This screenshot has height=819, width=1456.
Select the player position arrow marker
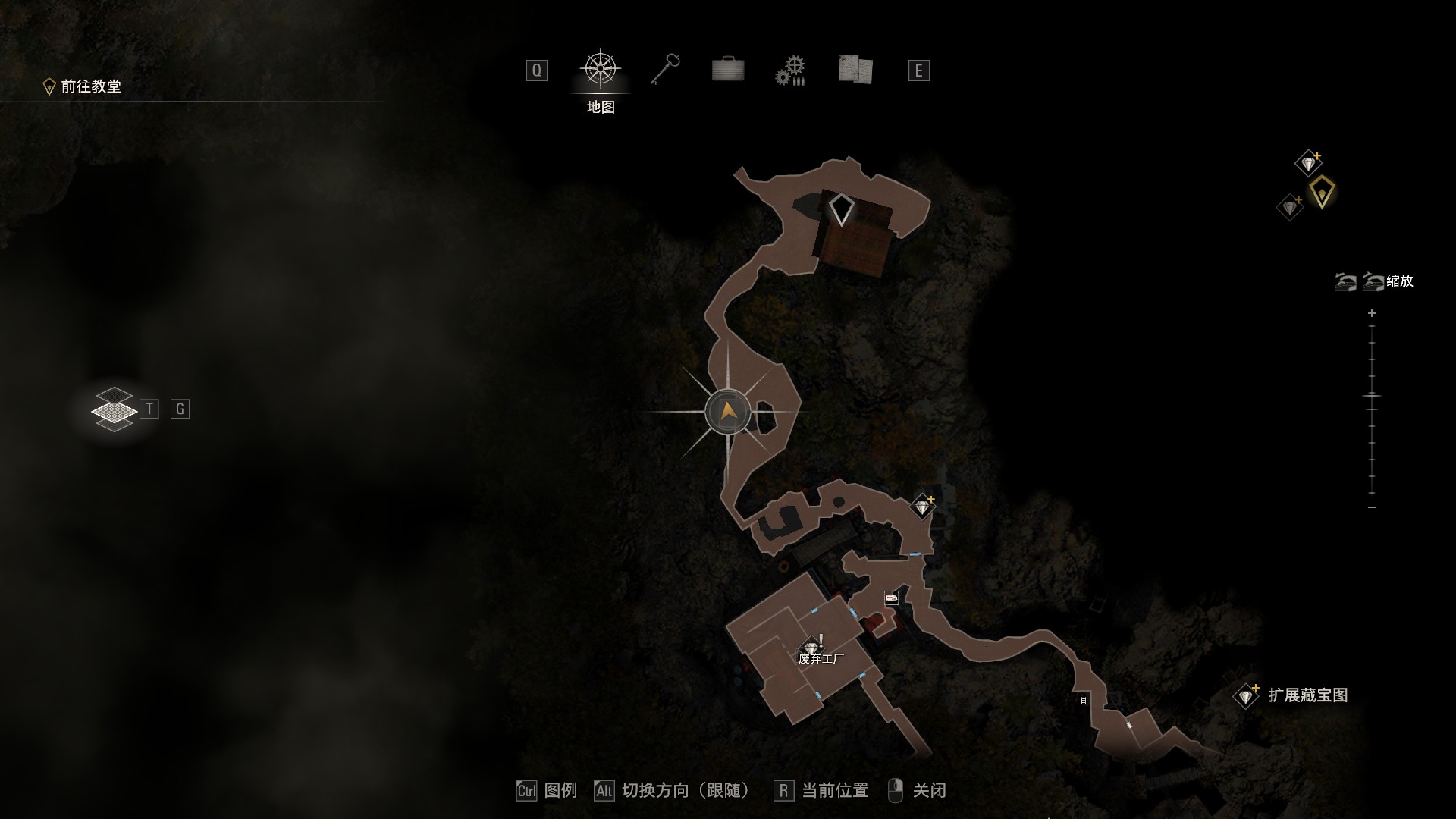coord(728,412)
